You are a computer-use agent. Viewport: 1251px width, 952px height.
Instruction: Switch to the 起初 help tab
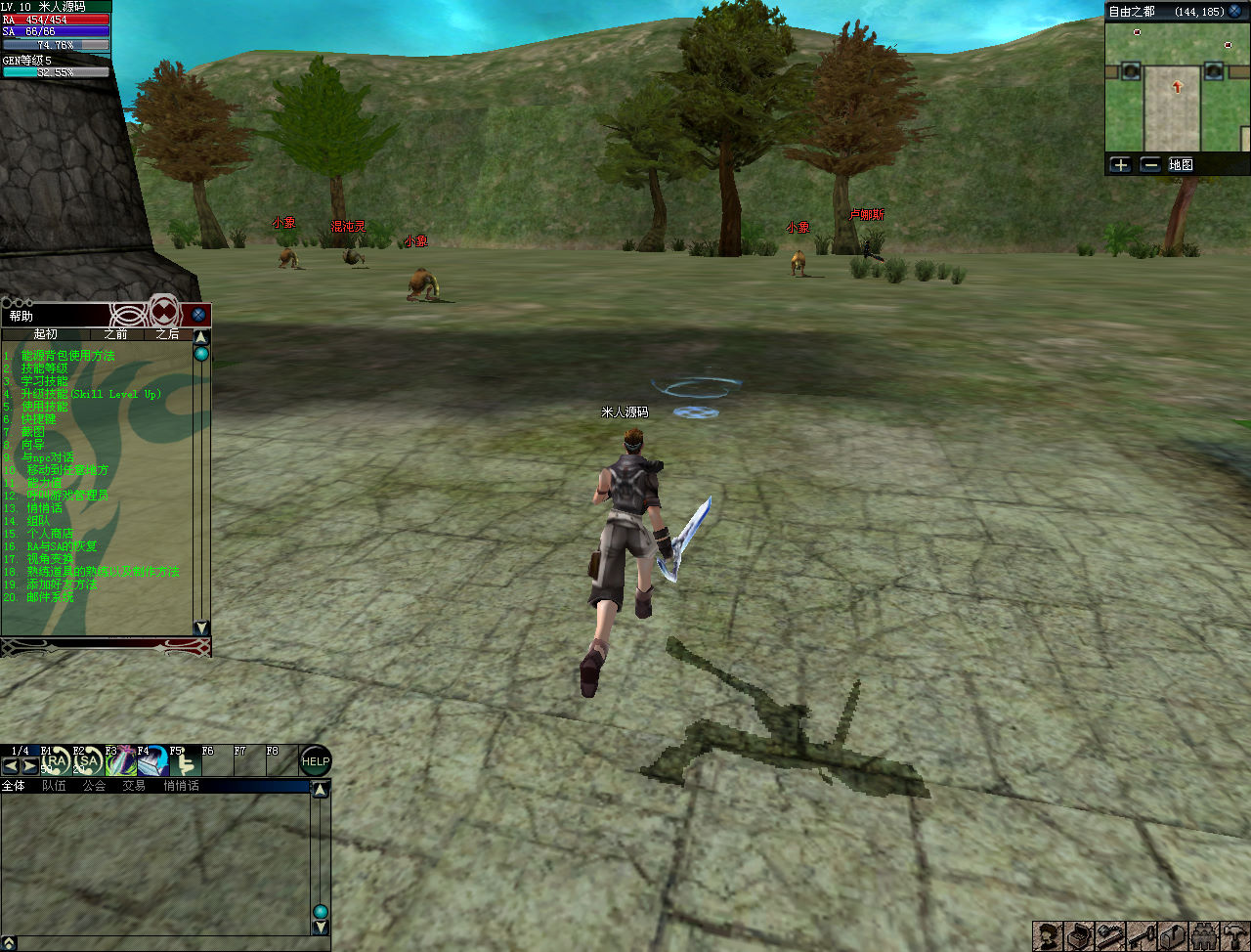coord(45,334)
